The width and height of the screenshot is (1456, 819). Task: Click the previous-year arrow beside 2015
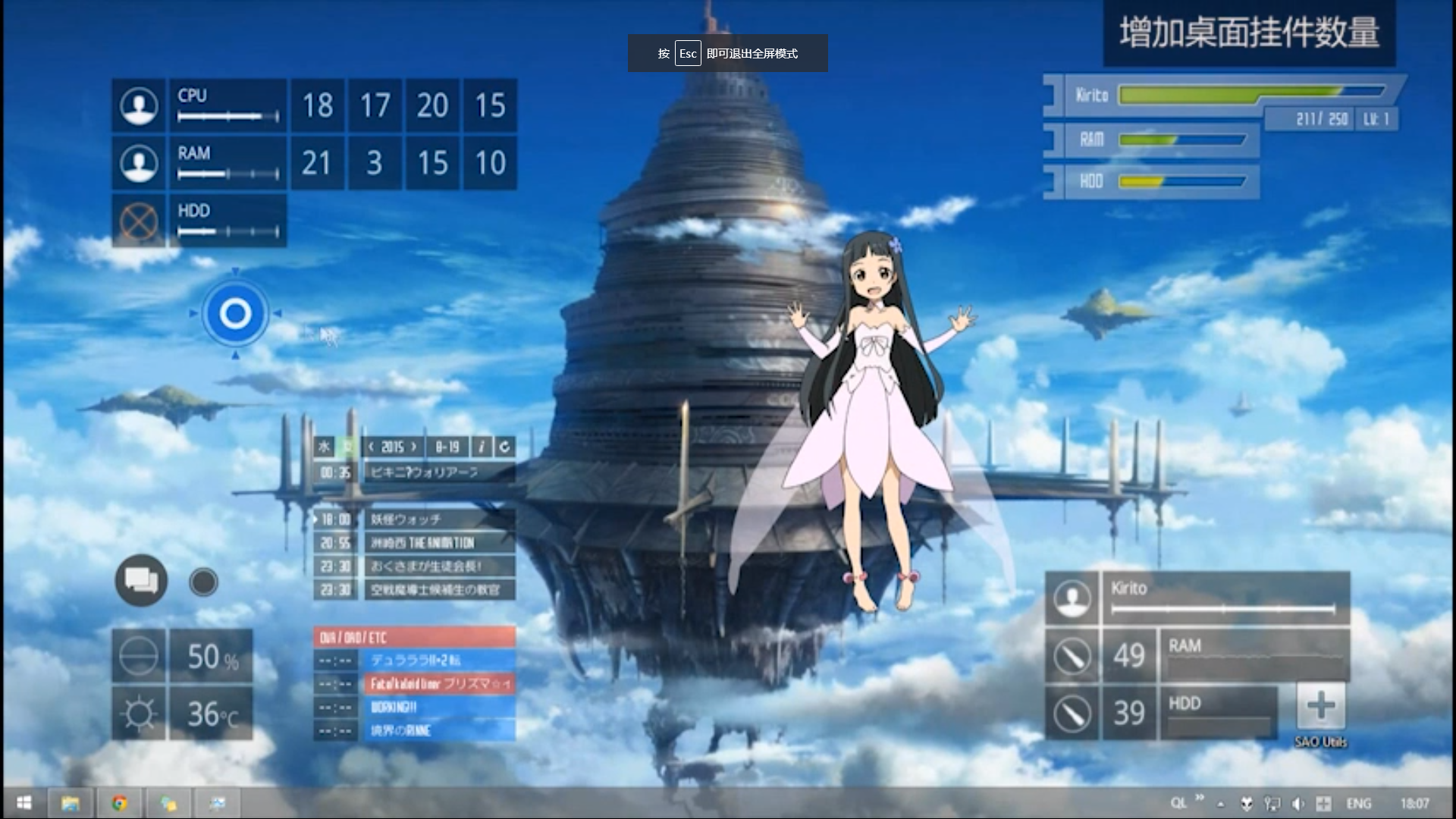pos(371,447)
